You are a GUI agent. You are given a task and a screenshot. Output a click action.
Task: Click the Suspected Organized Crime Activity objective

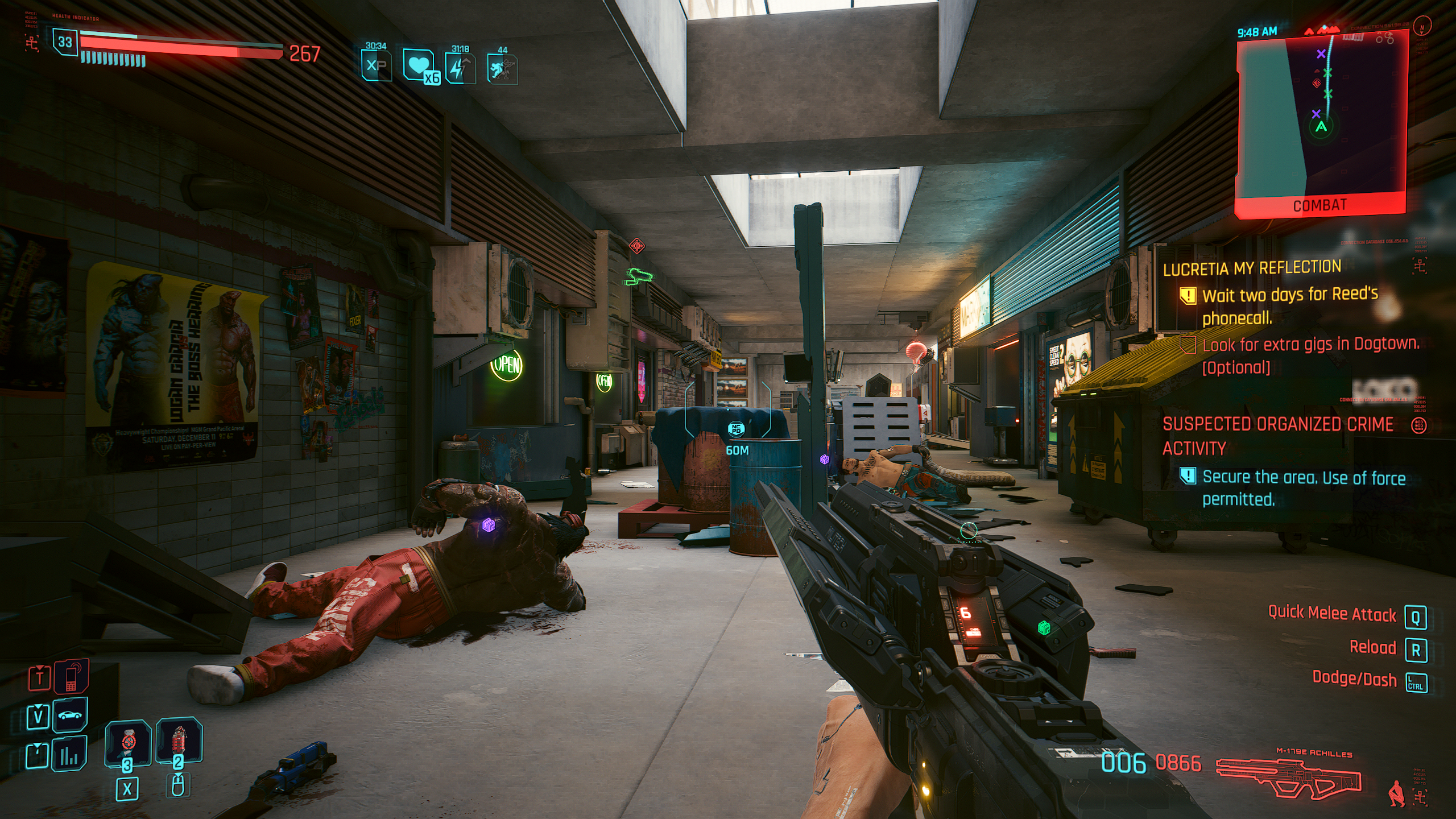point(1277,436)
